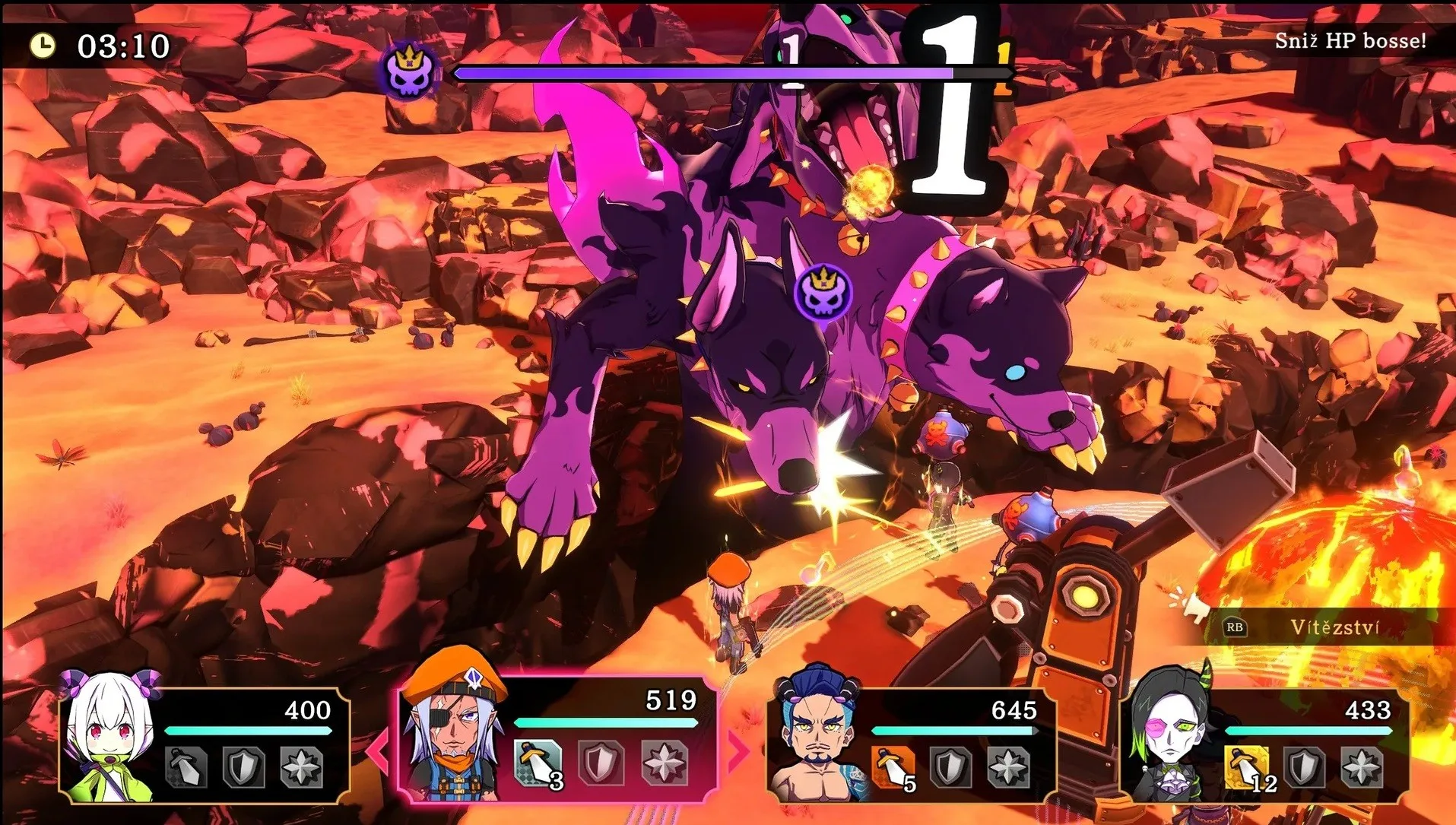Activate the beret character's shield icon
The height and width of the screenshot is (825, 1456).
coord(600,763)
